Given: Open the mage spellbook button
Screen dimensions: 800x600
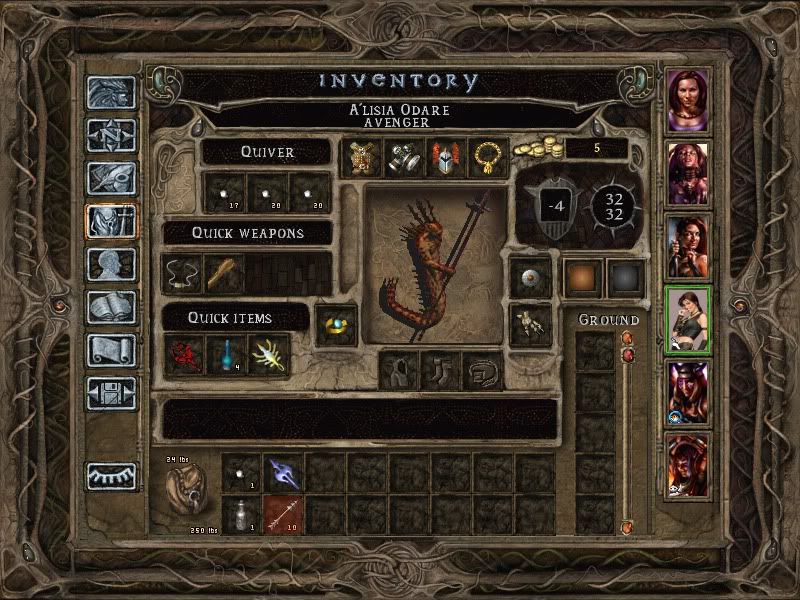Looking at the screenshot, I should [x=110, y=308].
